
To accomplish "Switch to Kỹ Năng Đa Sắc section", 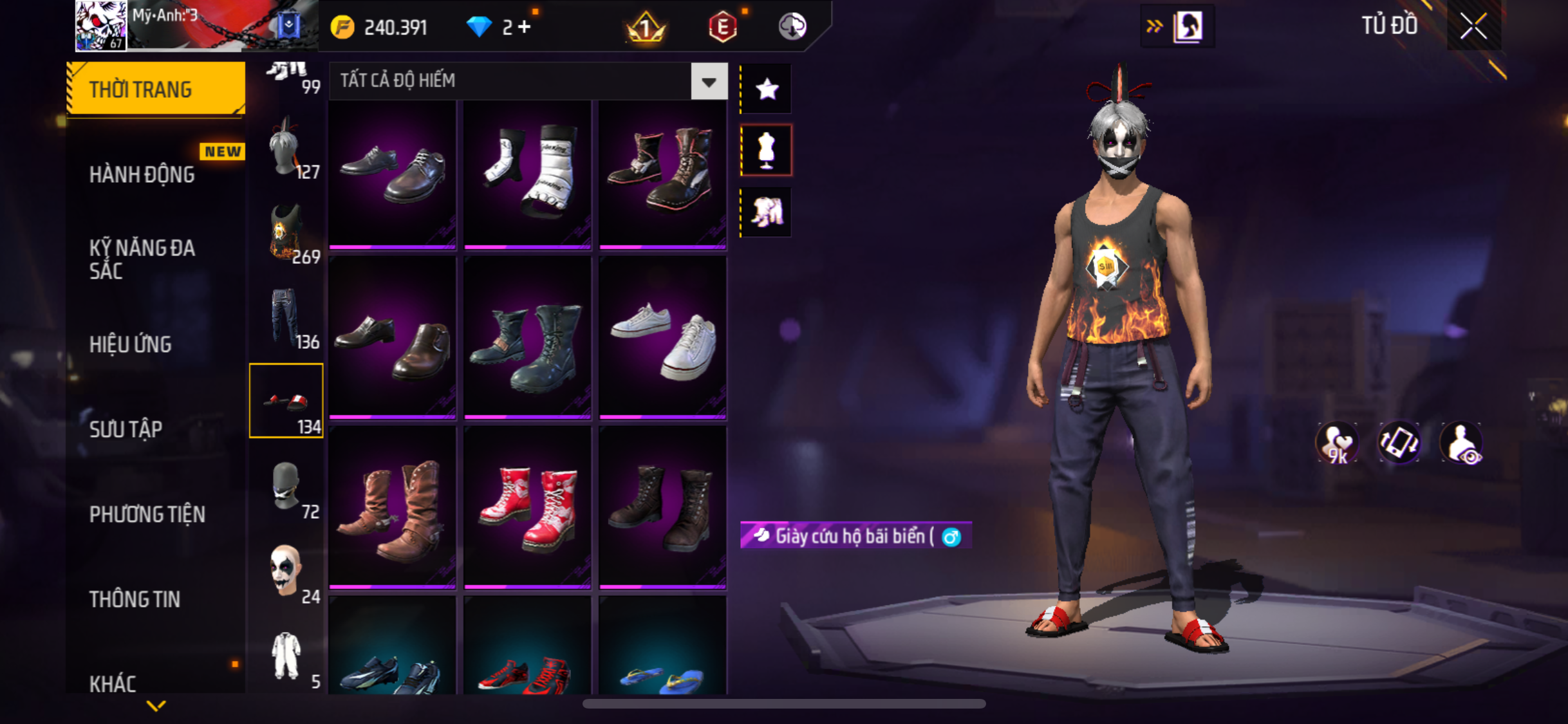I will pyautogui.click(x=142, y=259).
